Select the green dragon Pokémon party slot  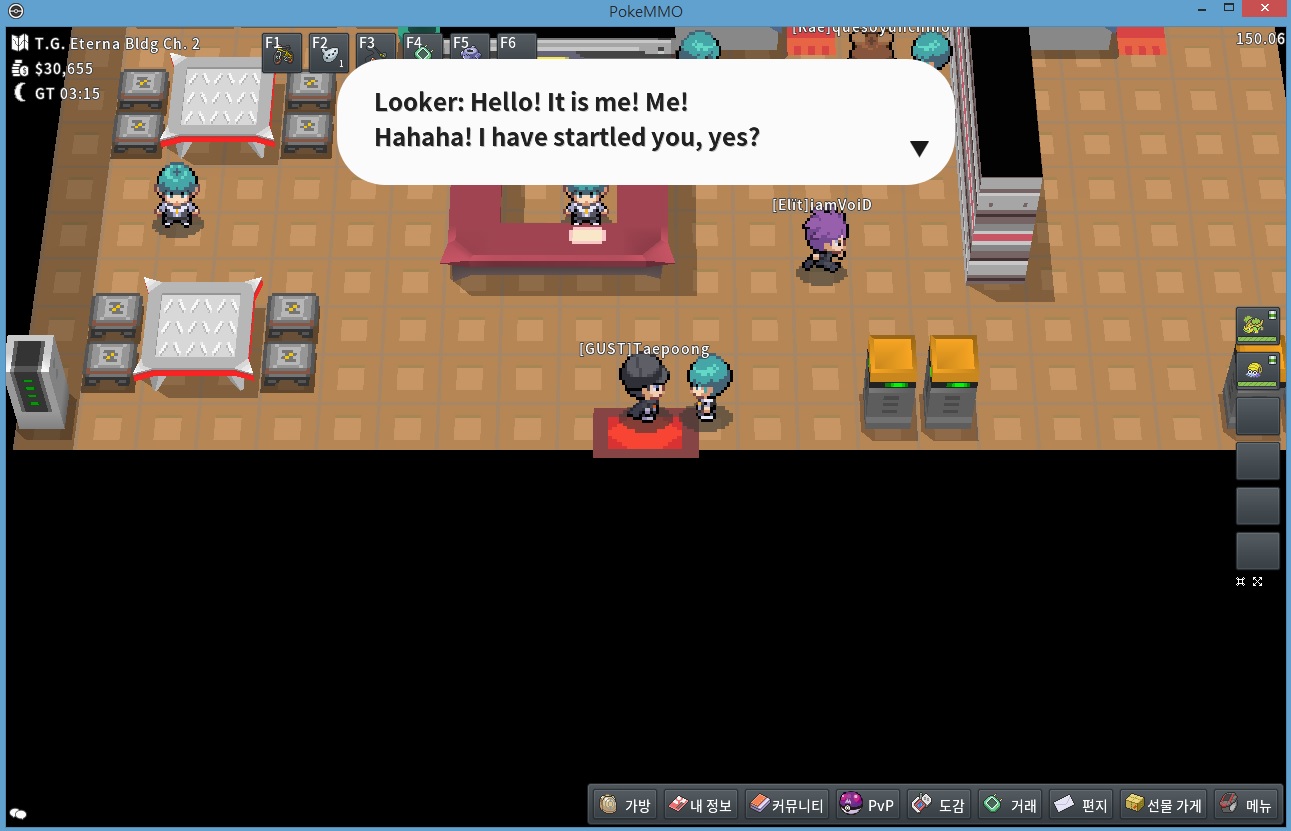(x=1257, y=327)
